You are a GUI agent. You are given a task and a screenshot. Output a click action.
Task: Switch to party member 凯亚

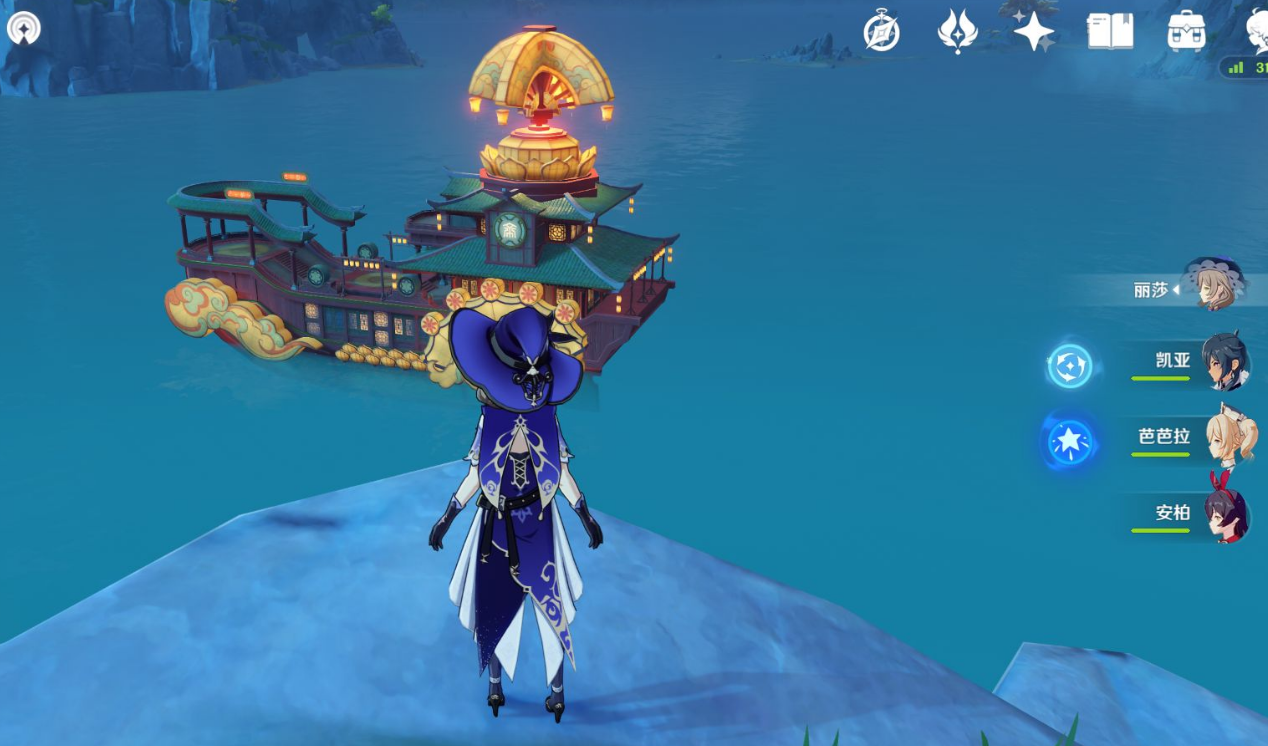click(x=1223, y=362)
